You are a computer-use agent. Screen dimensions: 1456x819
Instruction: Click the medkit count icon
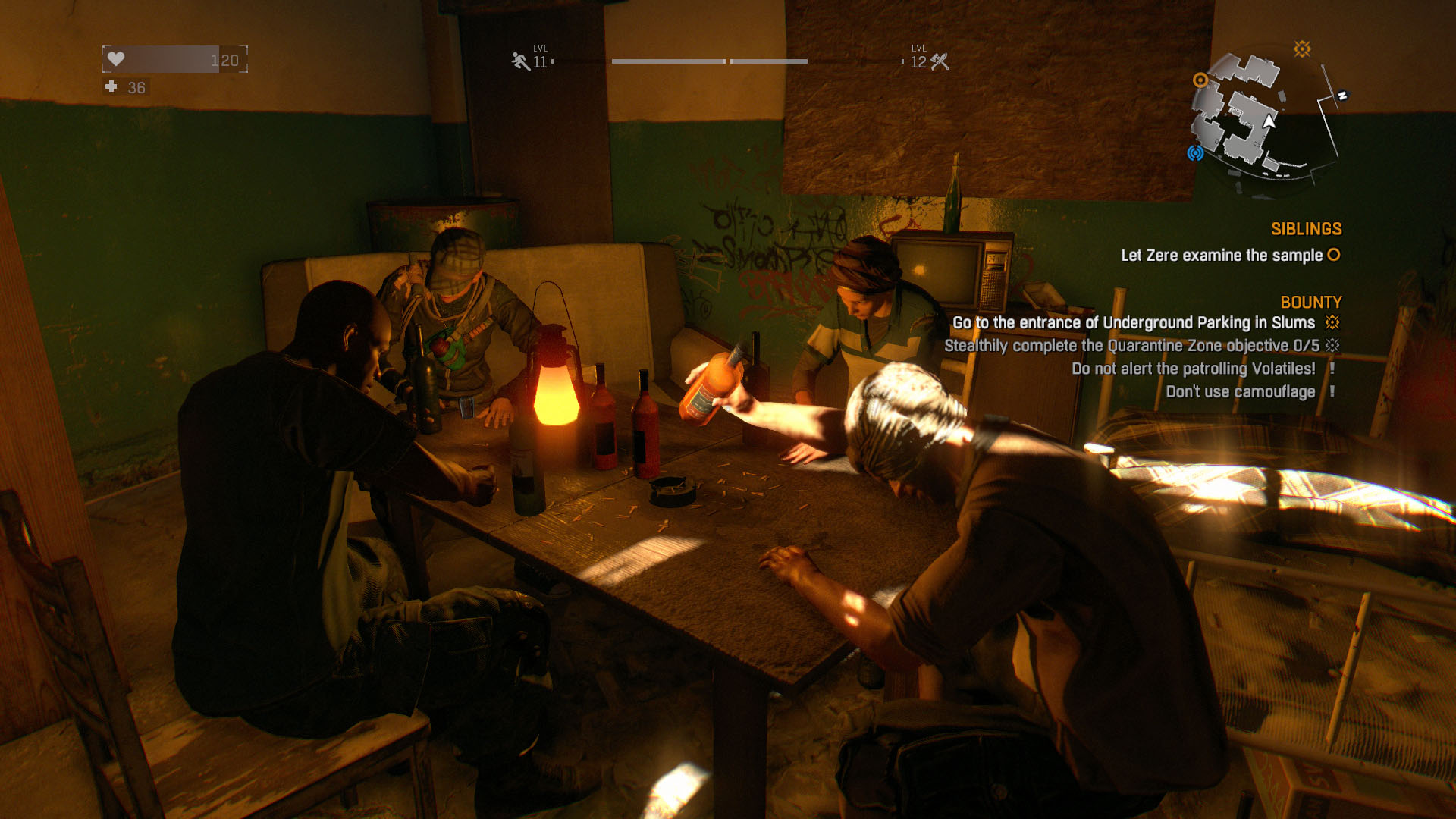(111, 87)
